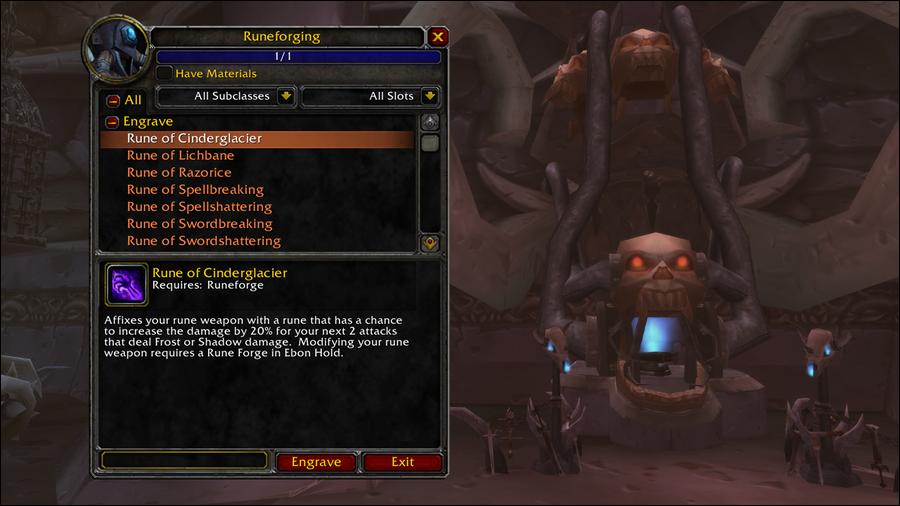Click the recipe list scroll-down arrow
The height and width of the screenshot is (506, 900).
click(430, 242)
